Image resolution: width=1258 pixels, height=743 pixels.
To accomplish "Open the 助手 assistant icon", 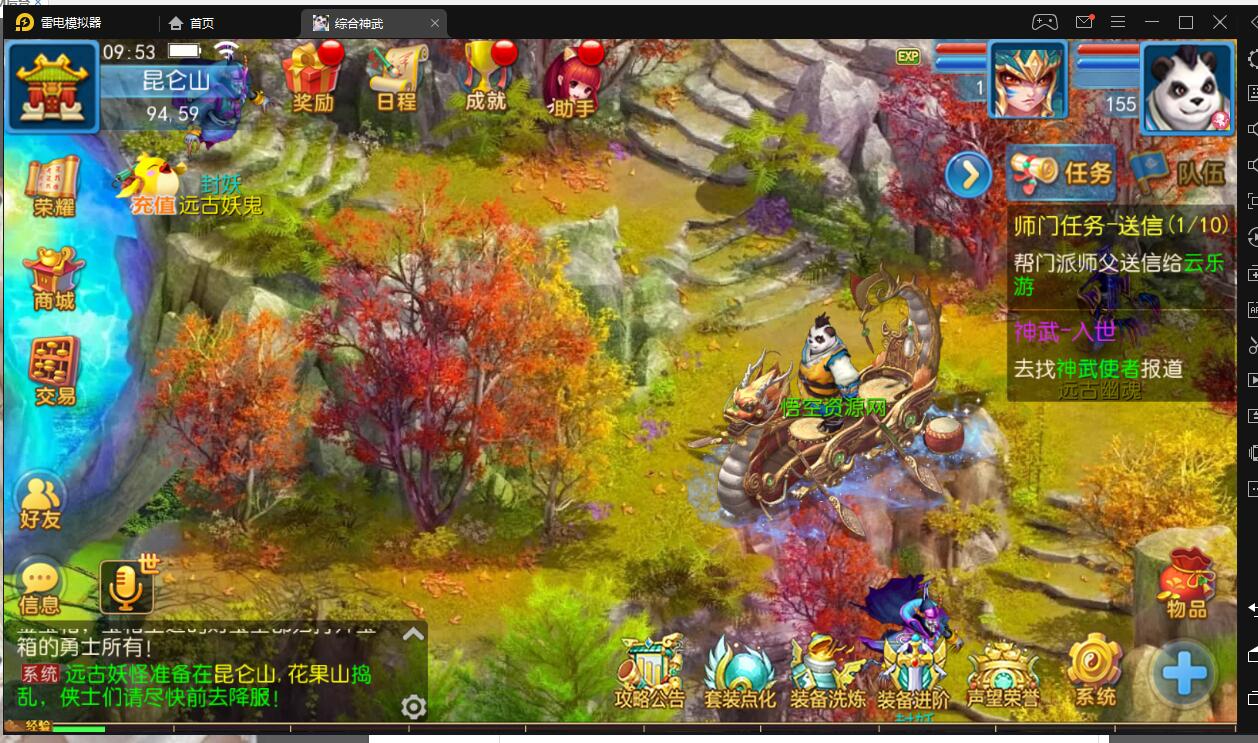I will tap(573, 80).
